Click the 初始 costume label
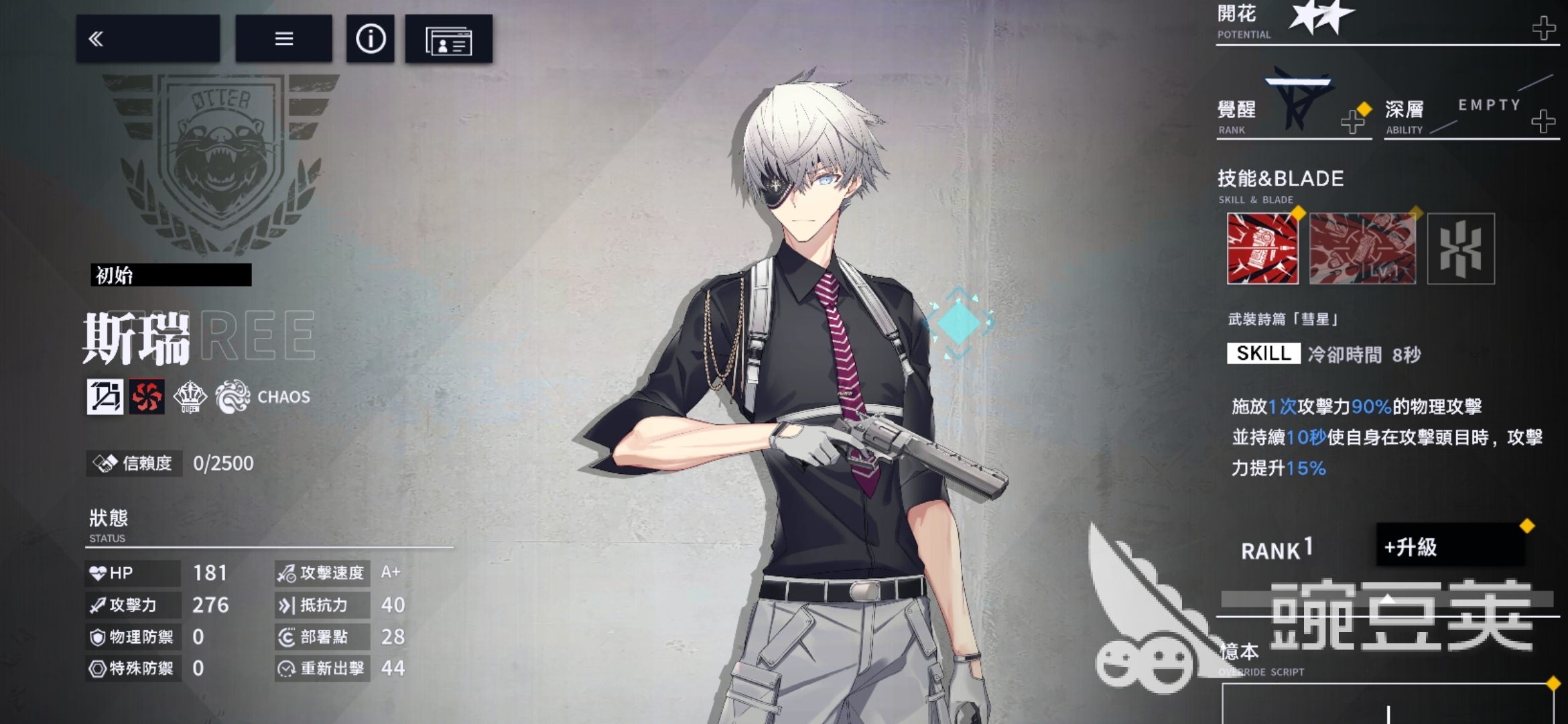1568x724 pixels. click(171, 275)
